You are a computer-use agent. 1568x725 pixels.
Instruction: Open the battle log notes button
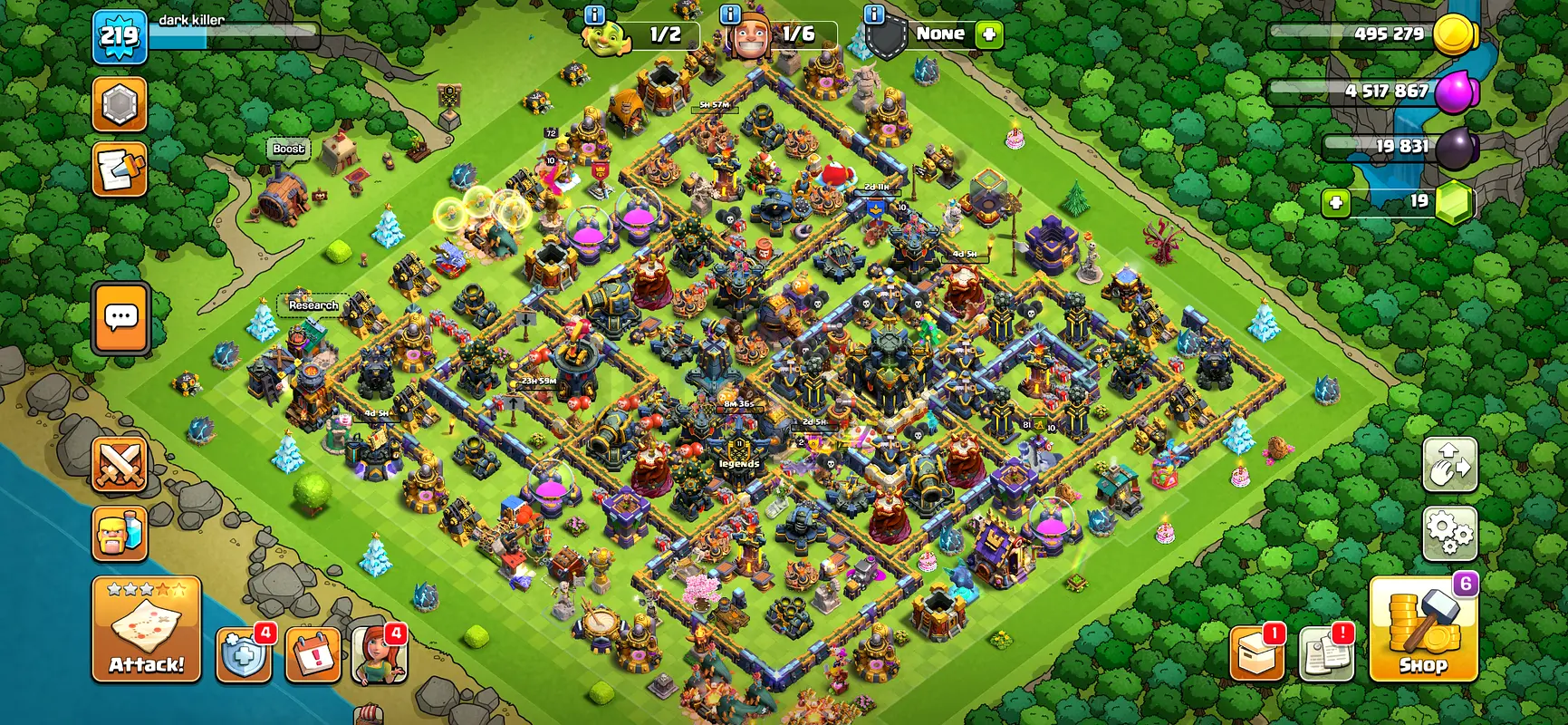tap(120, 169)
